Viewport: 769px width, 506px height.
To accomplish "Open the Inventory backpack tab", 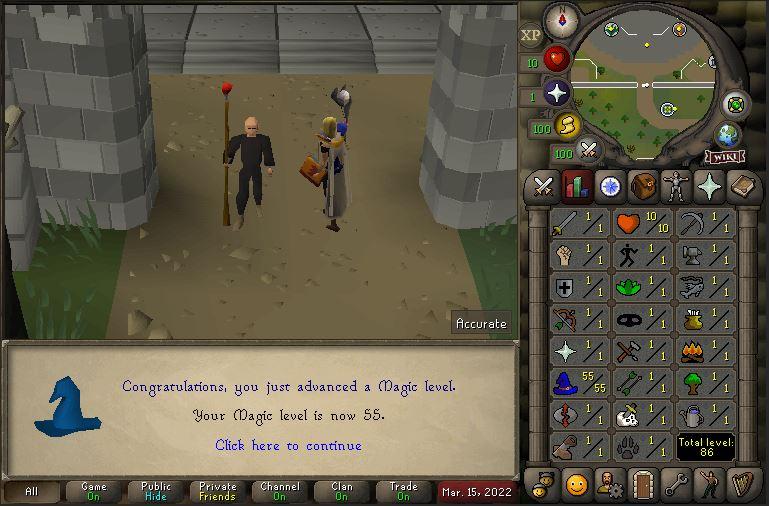I will pos(642,186).
